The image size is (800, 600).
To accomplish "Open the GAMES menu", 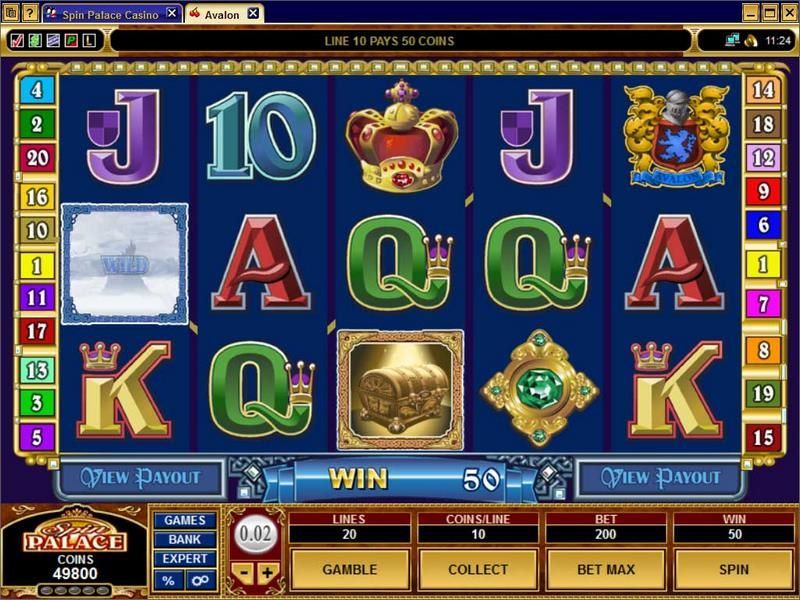I will (x=184, y=520).
